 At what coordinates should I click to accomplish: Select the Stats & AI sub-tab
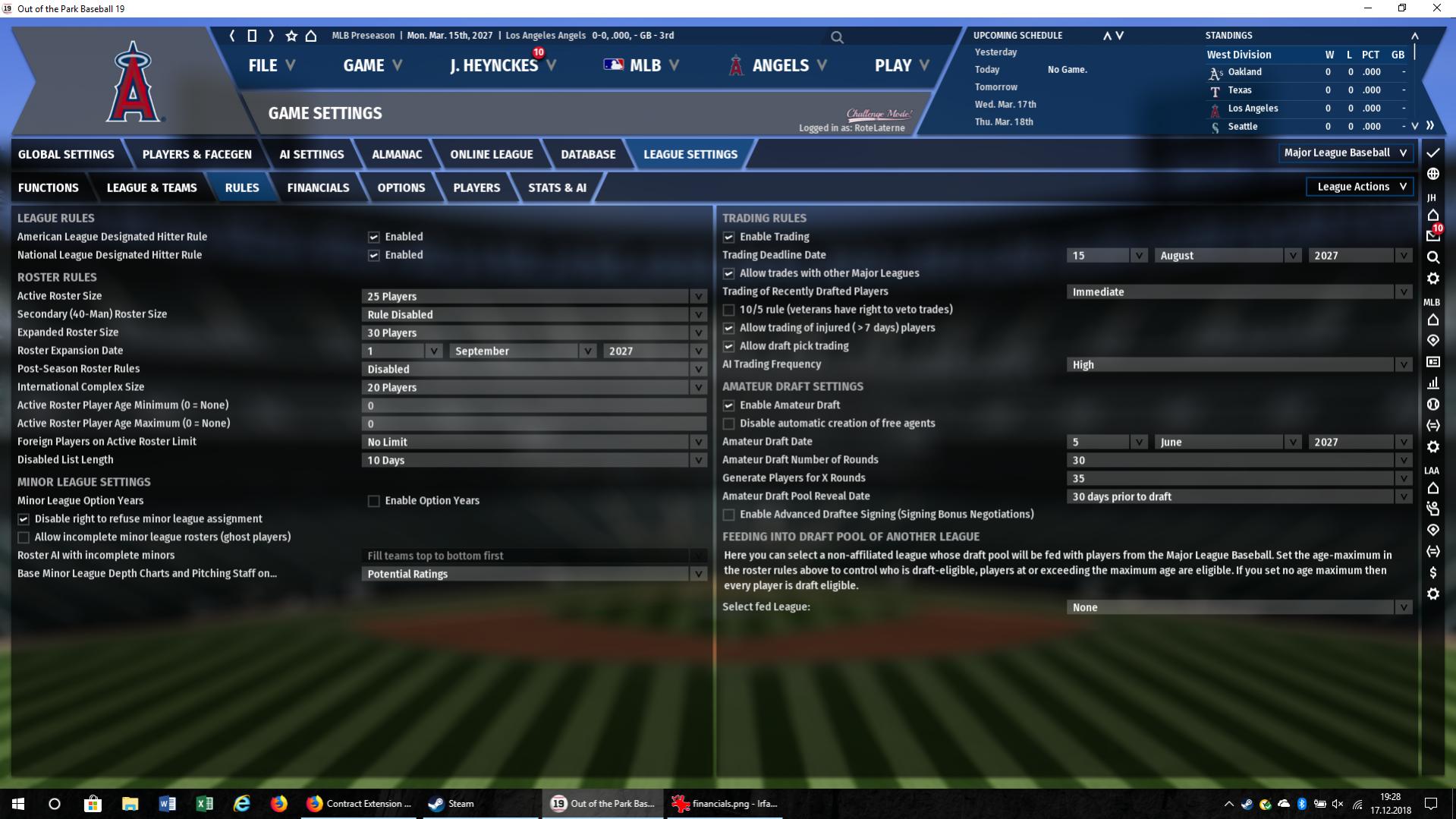click(557, 187)
